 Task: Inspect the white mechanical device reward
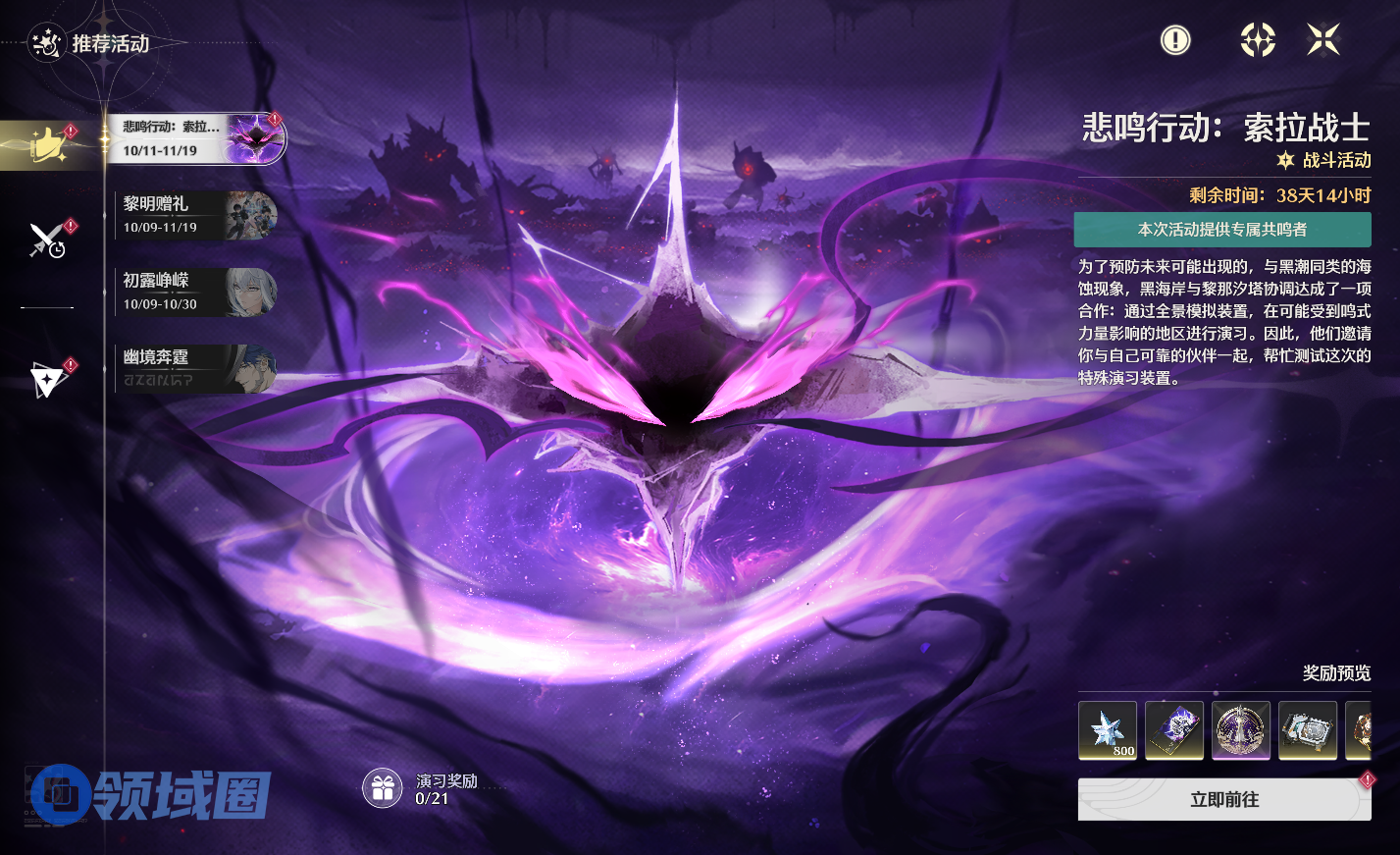tap(1308, 730)
